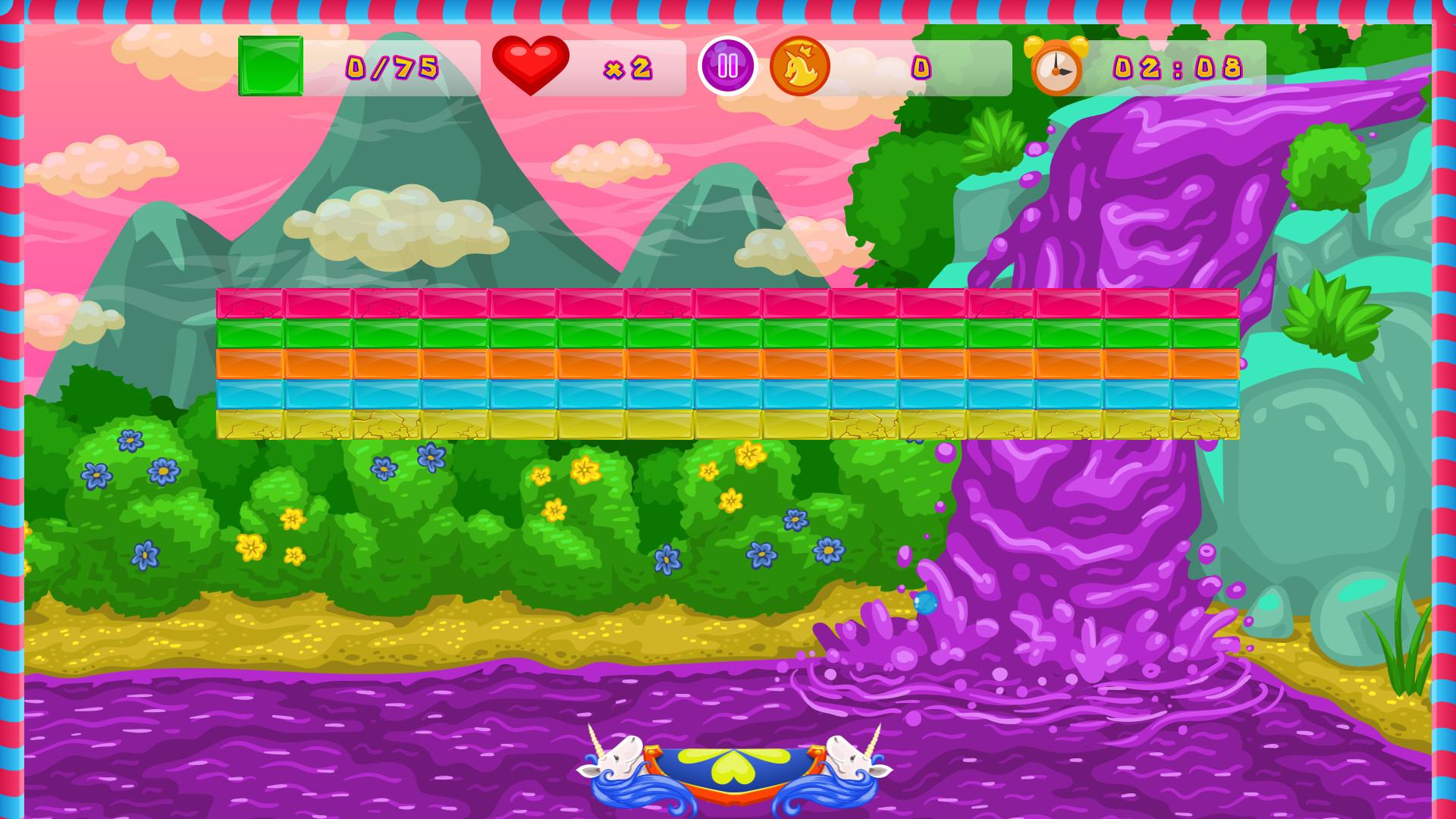1456x819 pixels.
Task: Click the 0/75 block counter display
Action: click(x=391, y=68)
